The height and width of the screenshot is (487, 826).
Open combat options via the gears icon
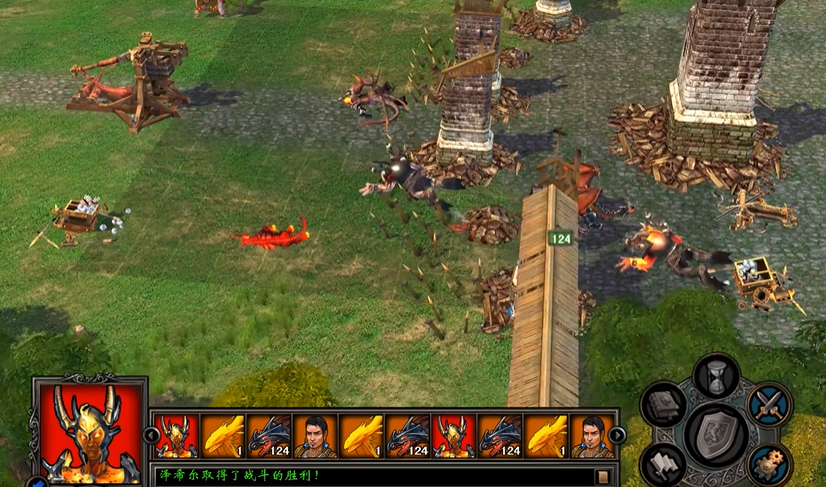770,463
